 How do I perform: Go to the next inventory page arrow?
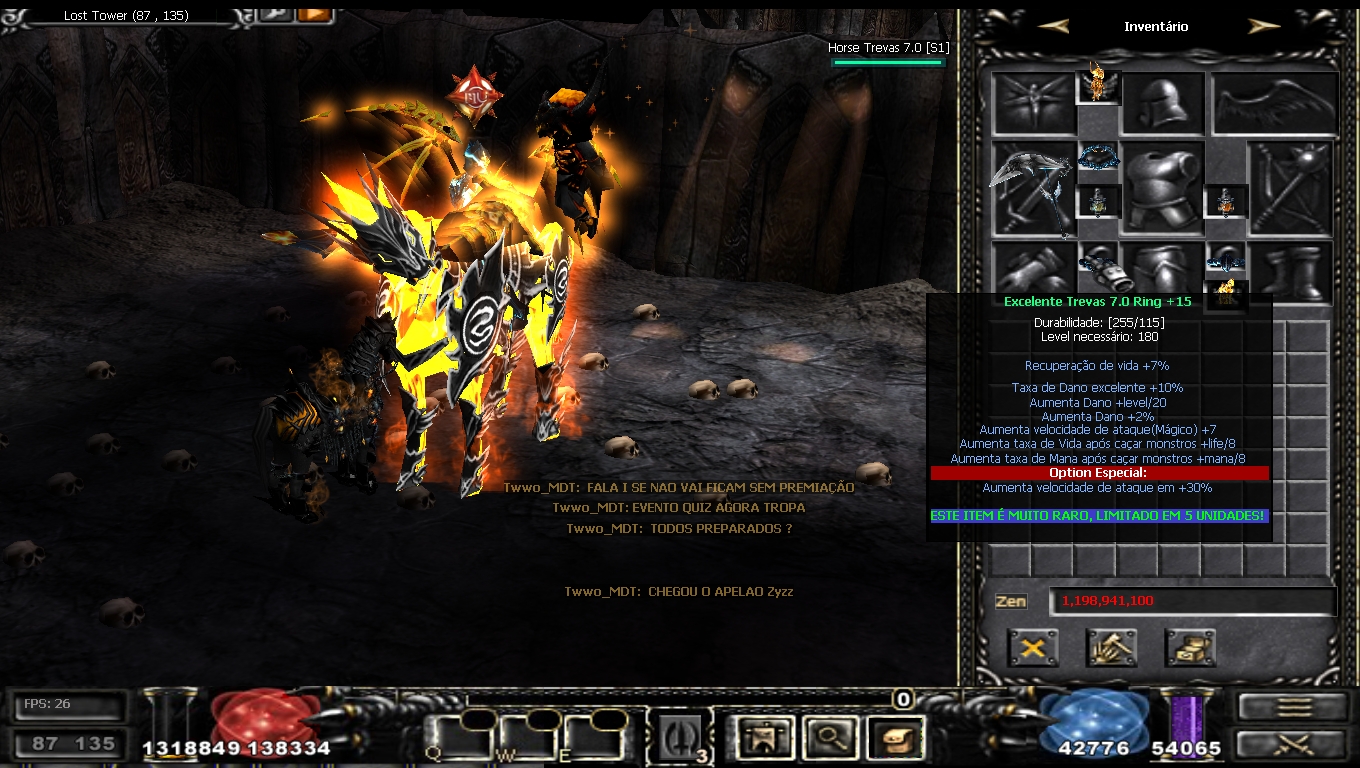[x=1264, y=27]
